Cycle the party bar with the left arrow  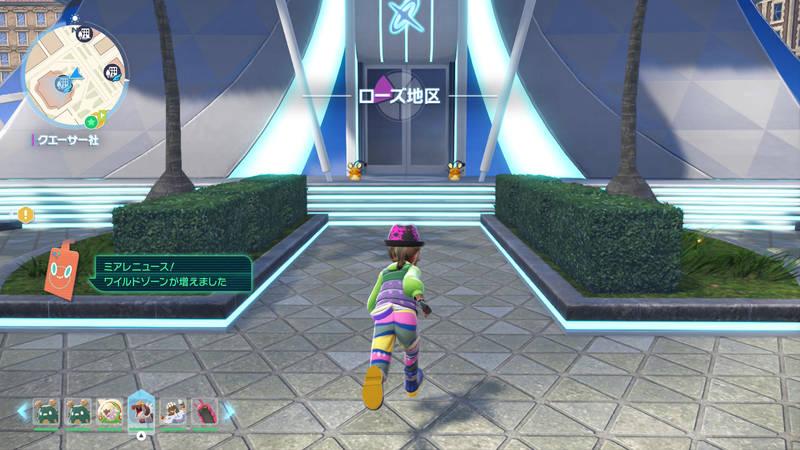click(22, 411)
